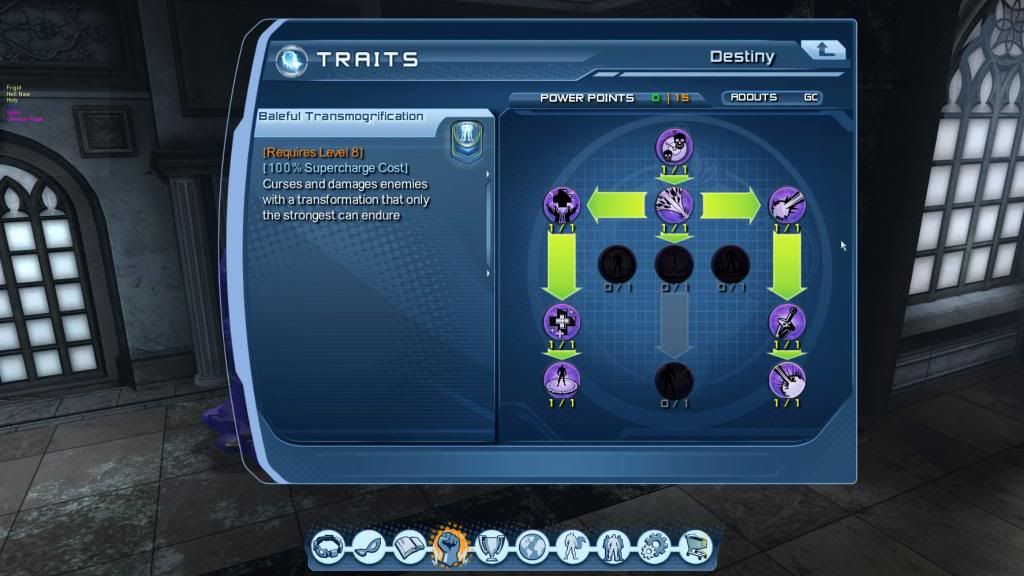Open the open-book journal icon
The image size is (1024, 576).
point(410,546)
